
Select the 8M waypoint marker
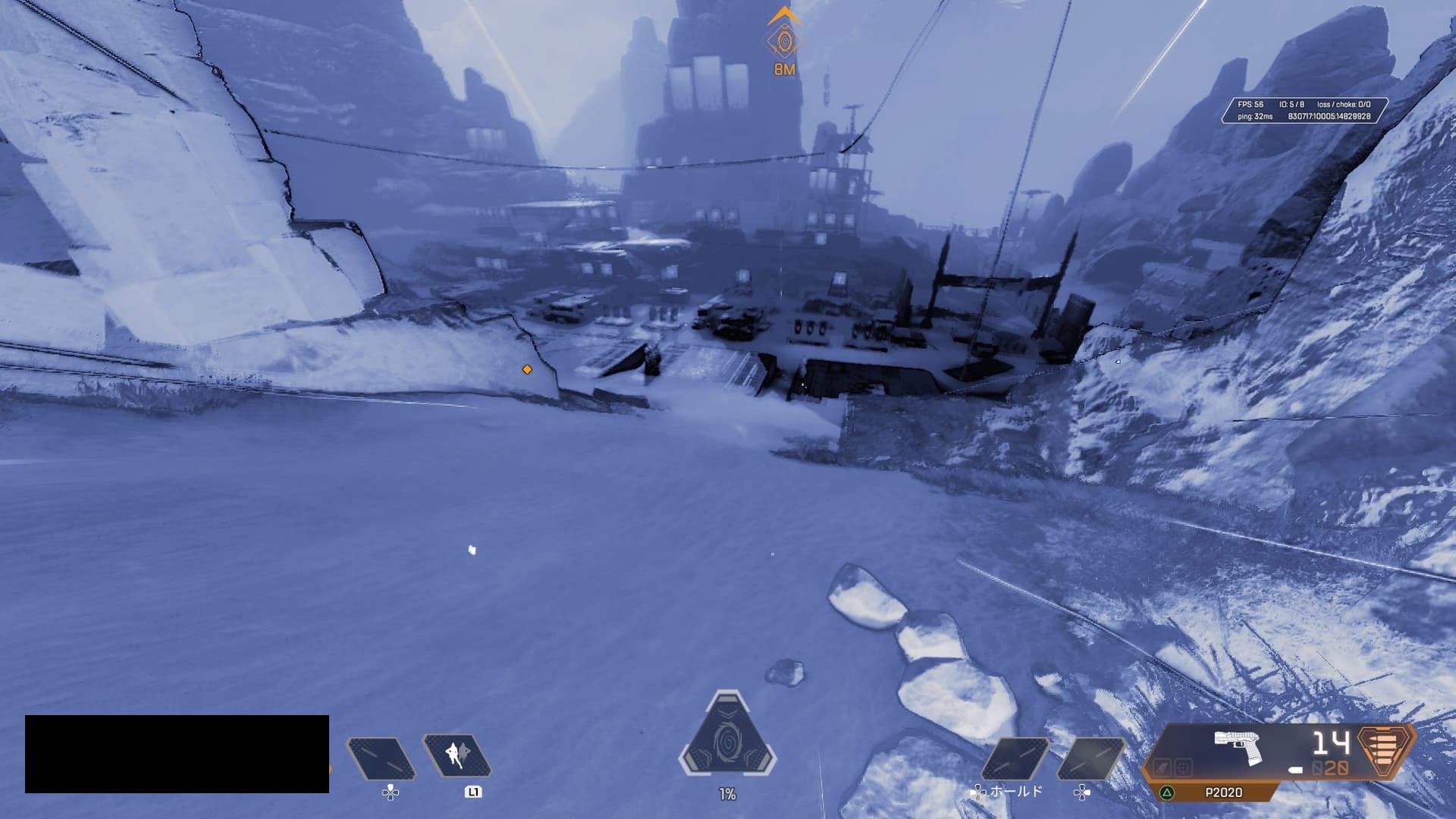click(783, 42)
